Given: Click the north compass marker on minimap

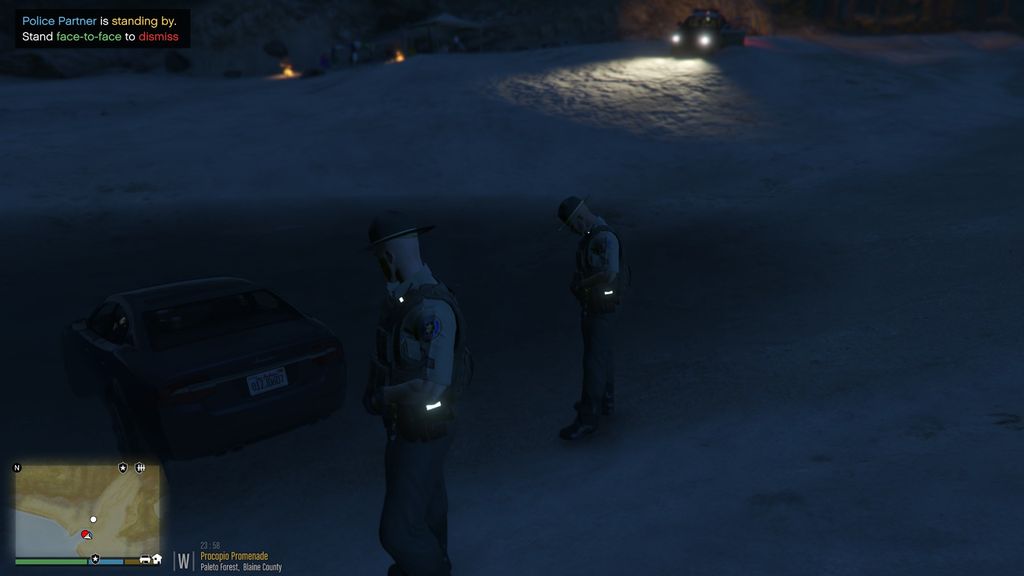Looking at the screenshot, I should tap(17, 467).
